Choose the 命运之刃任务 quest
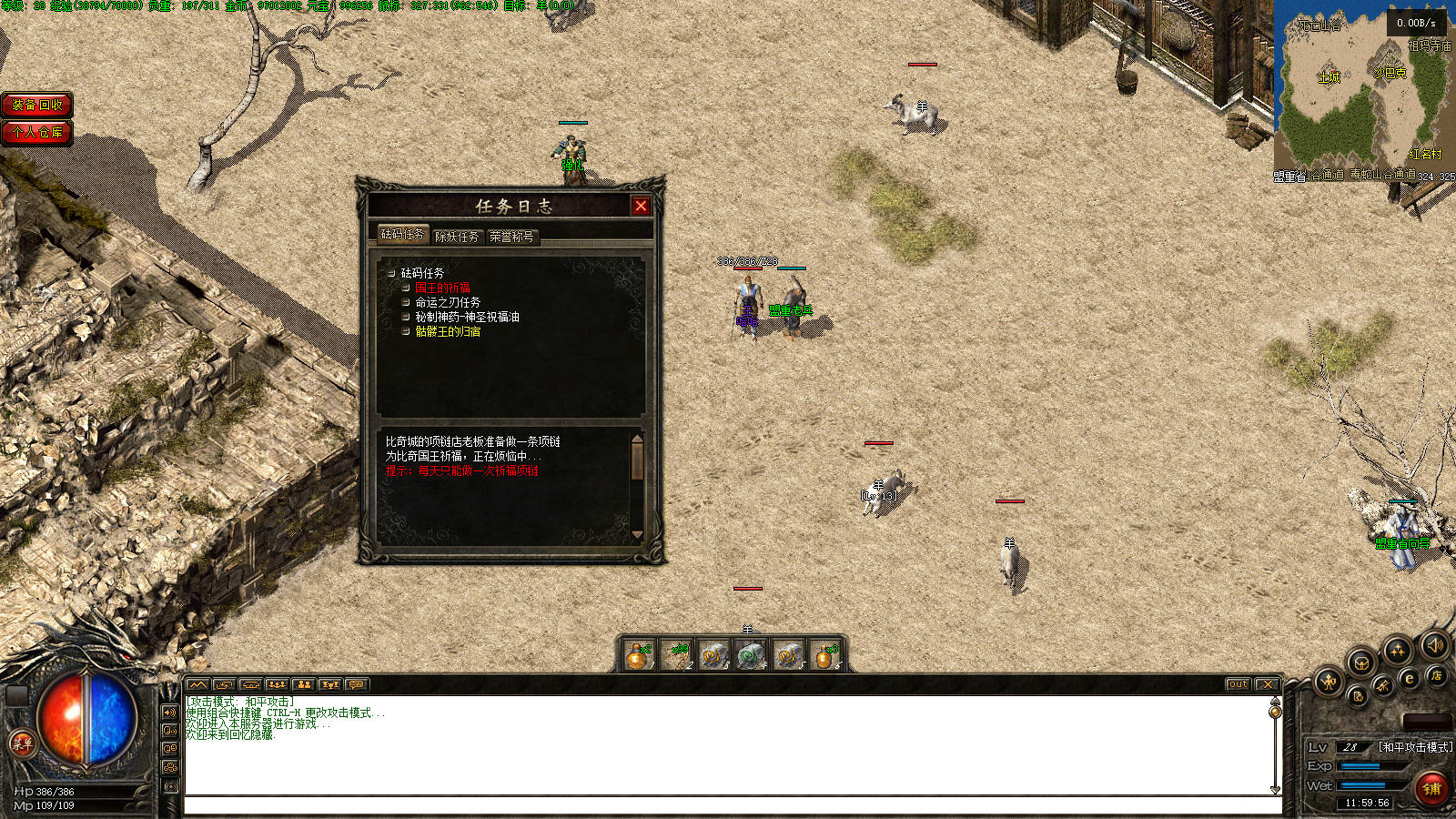 pyautogui.click(x=448, y=302)
